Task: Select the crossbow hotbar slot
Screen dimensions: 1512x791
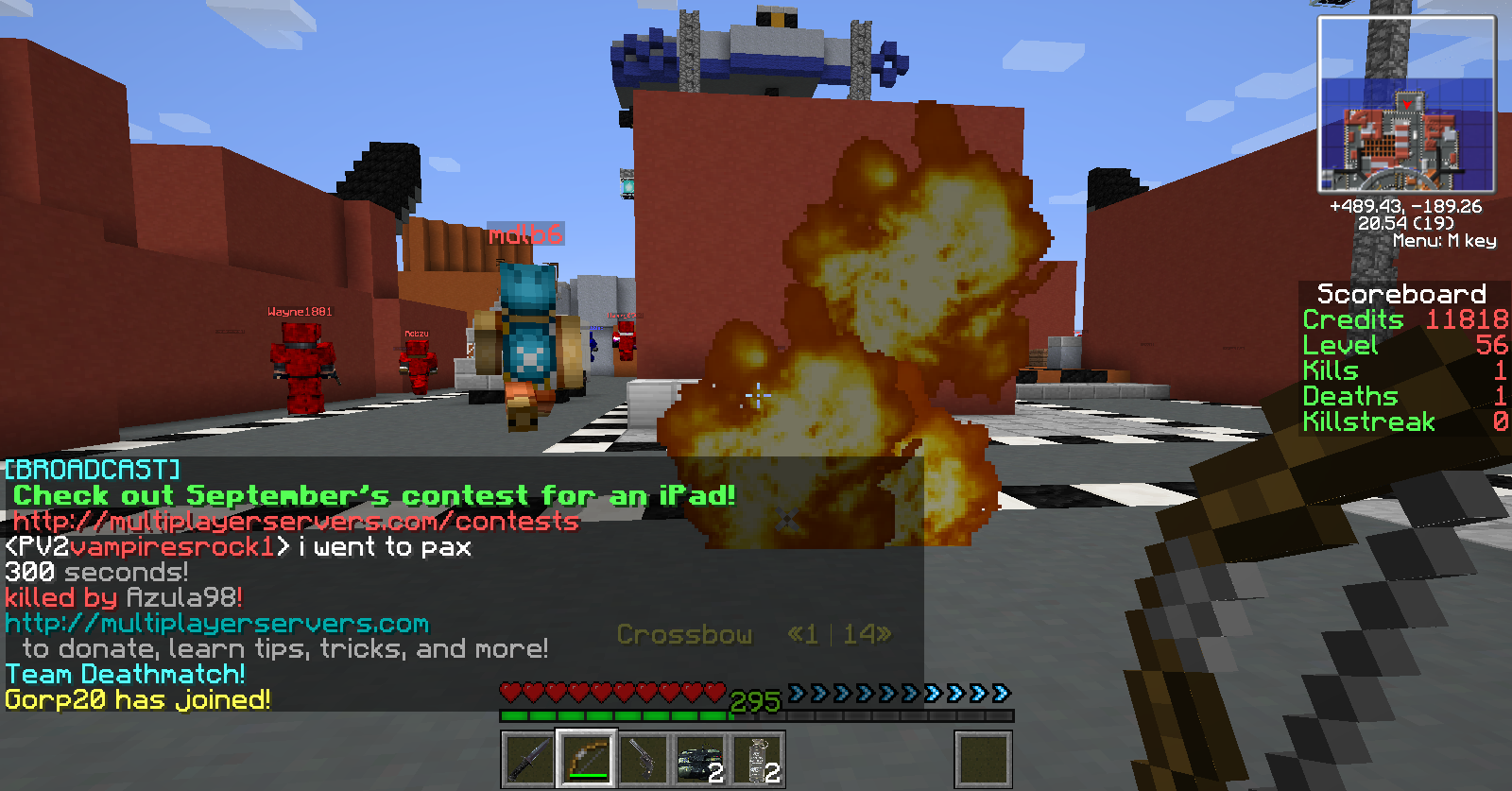Action: point(586,759)
